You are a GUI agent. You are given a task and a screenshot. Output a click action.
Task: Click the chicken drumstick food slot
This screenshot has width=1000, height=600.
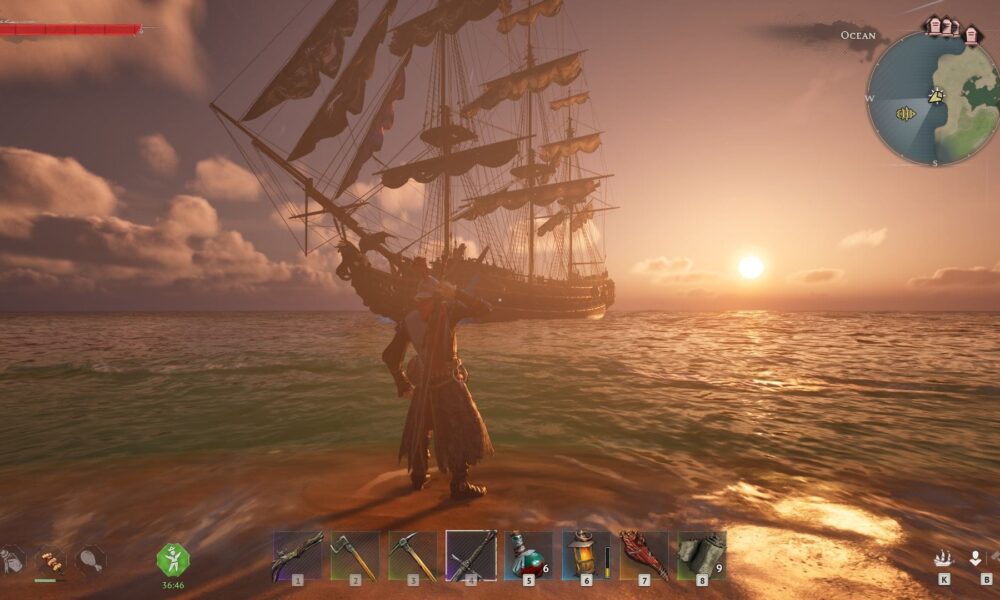coord(90,559)
